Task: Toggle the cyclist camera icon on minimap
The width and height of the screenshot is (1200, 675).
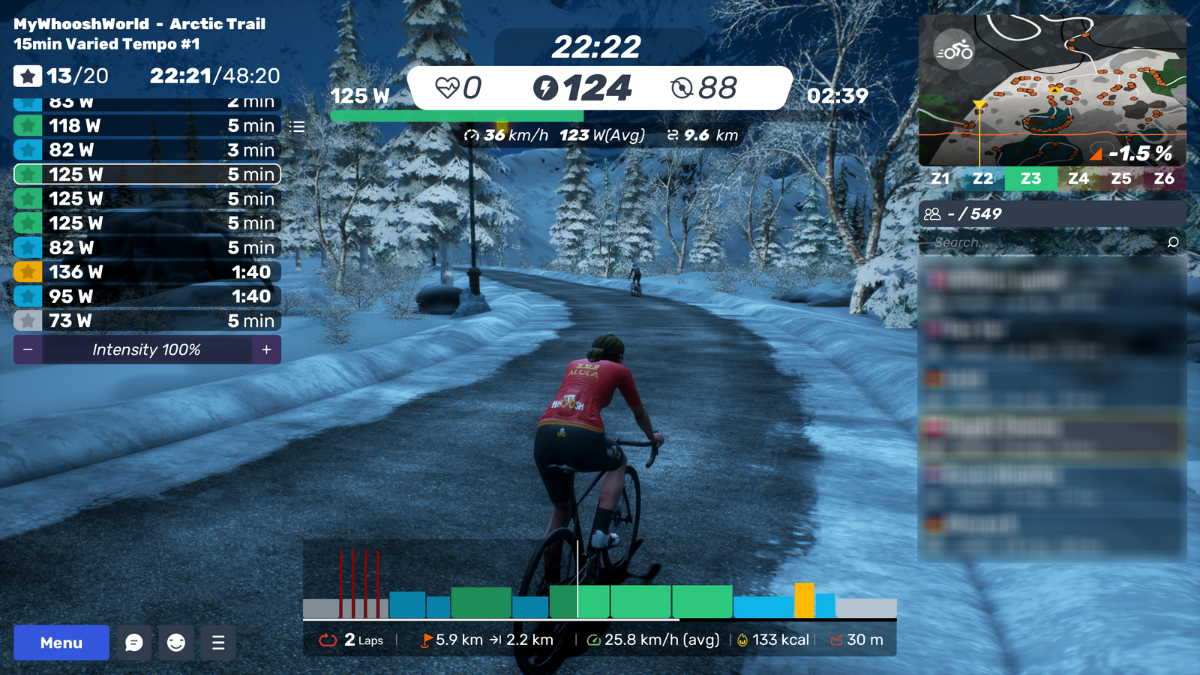Action: (x=954, y=50)
